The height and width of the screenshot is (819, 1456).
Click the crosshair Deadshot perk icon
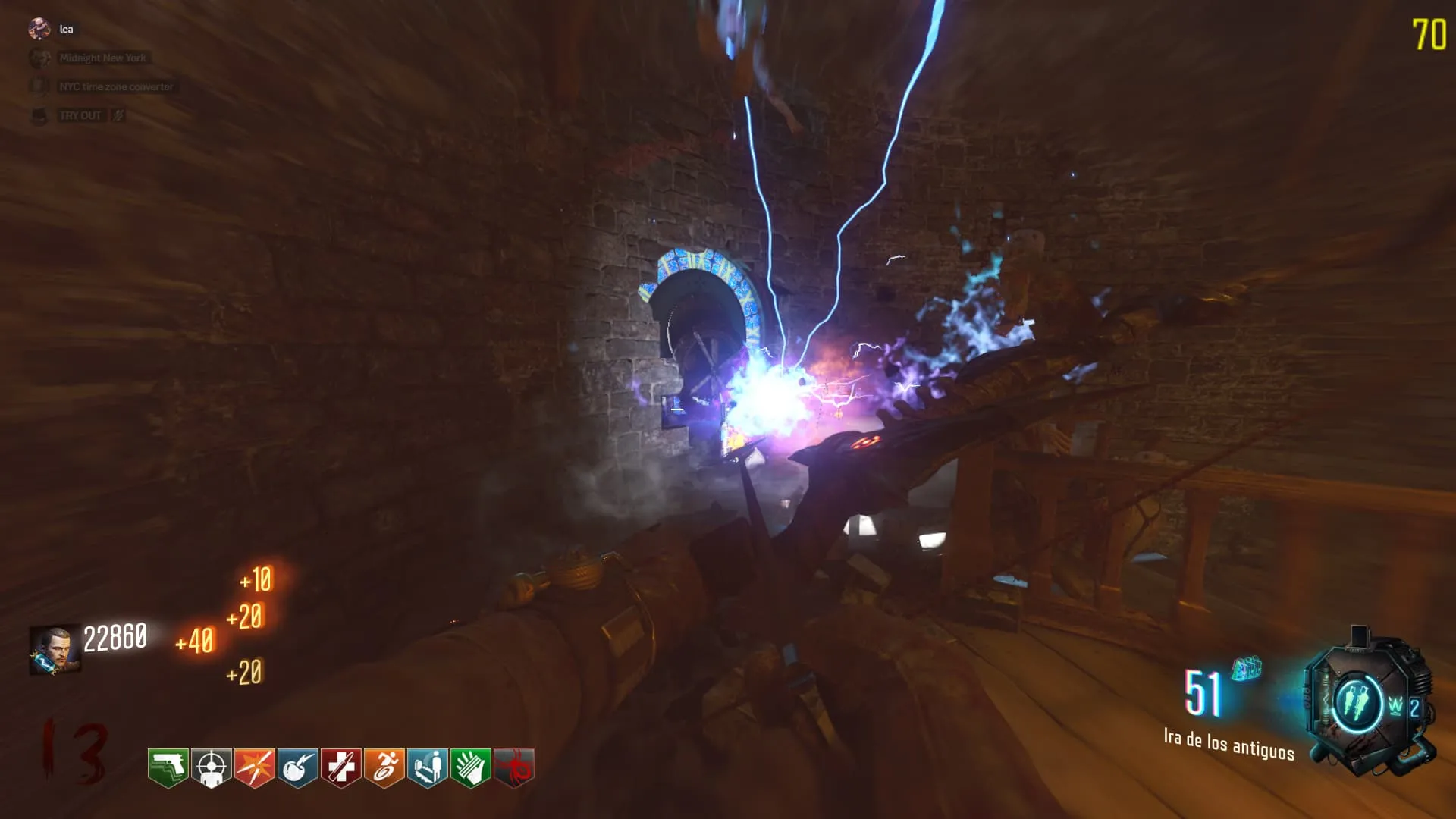[x=211, y=767]
